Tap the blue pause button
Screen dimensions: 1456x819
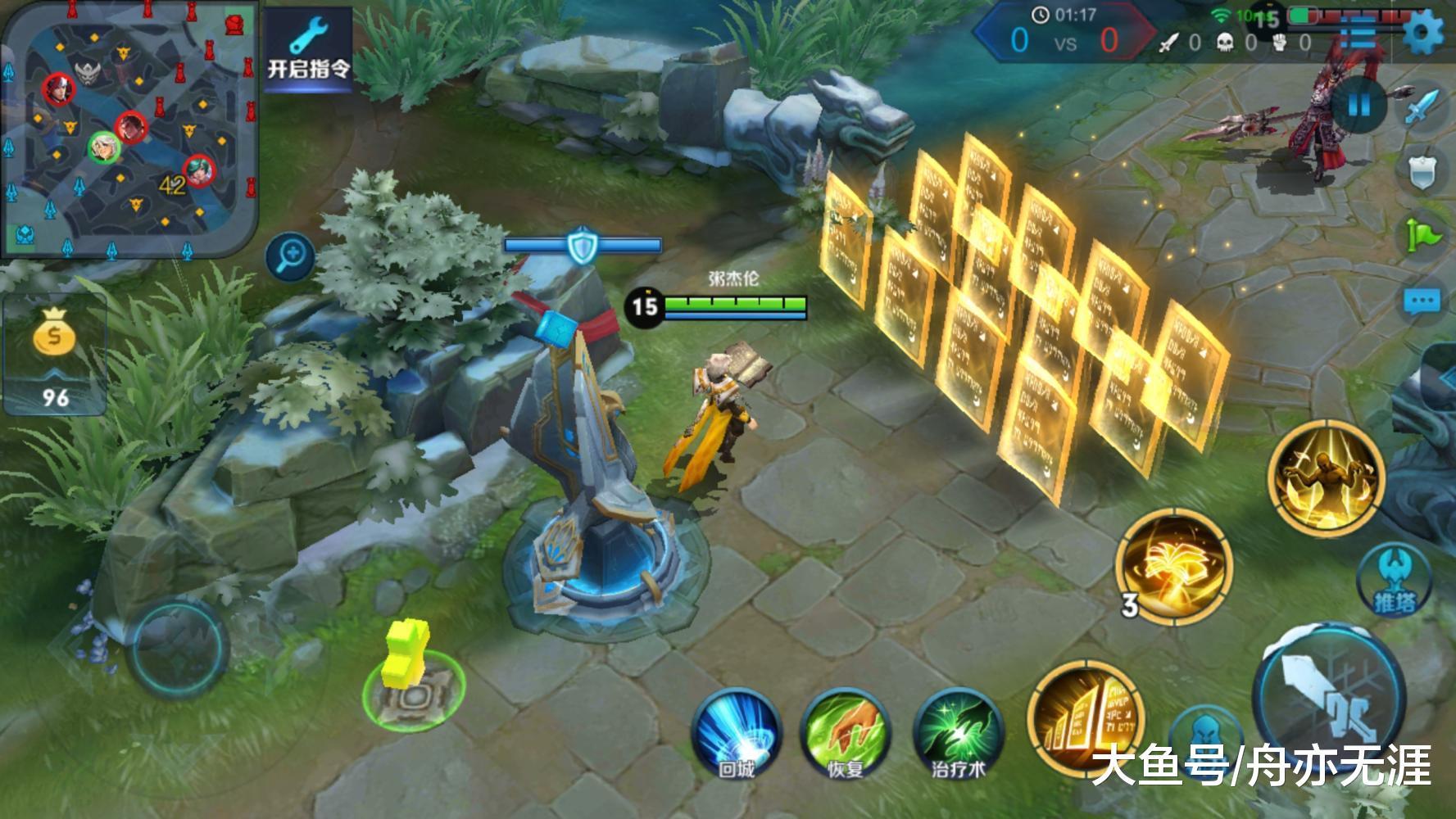click(1358, 105)
